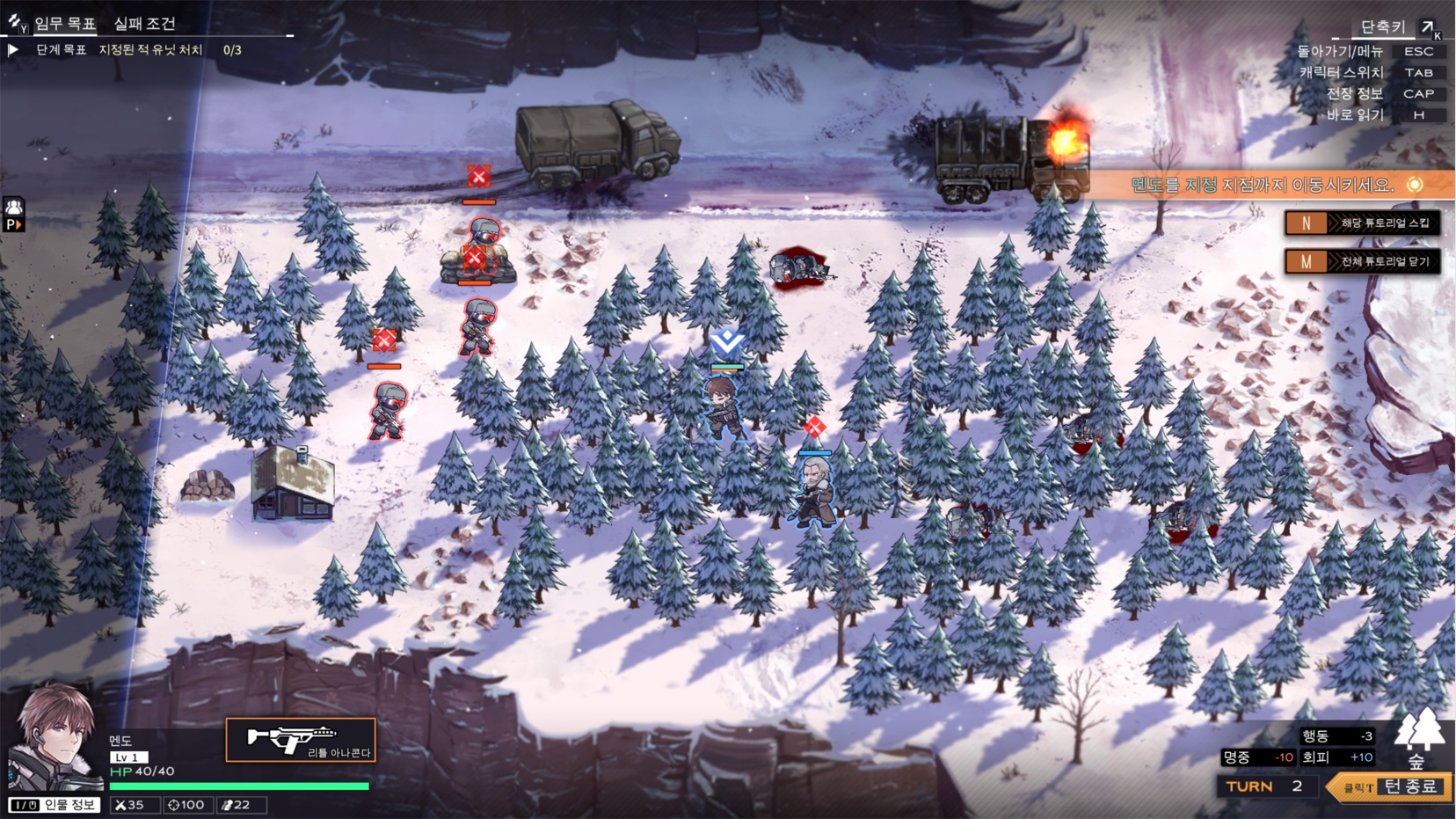Screen dimensions: 1456x819
Task: Open the unit list icon on left edge
Action: coord(14,215)
